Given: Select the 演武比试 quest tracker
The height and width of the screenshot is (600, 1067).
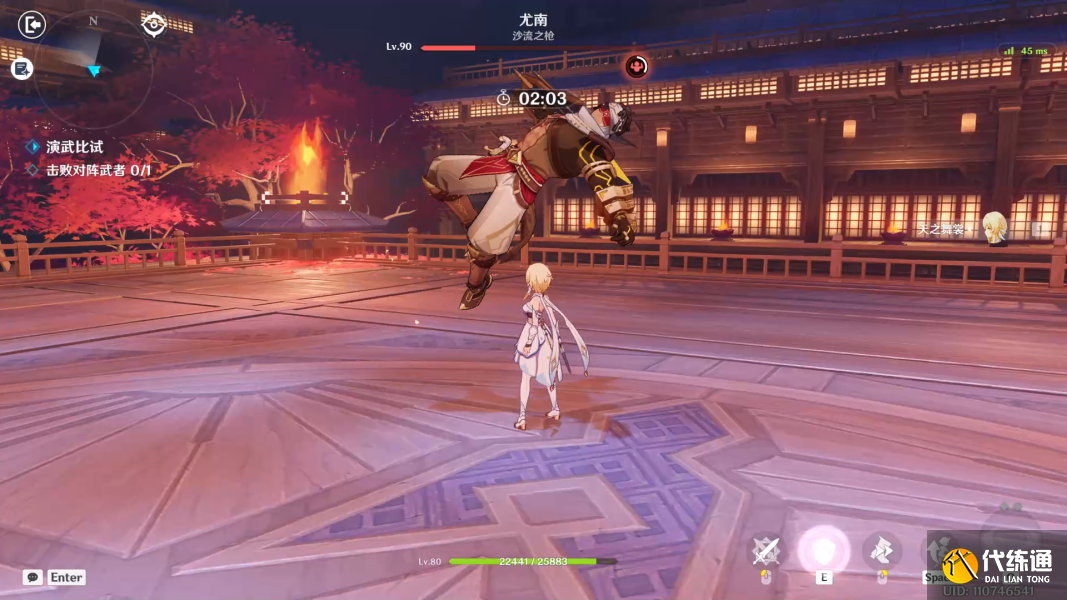Looking at the screenshot, I should [x=74, y=147].
